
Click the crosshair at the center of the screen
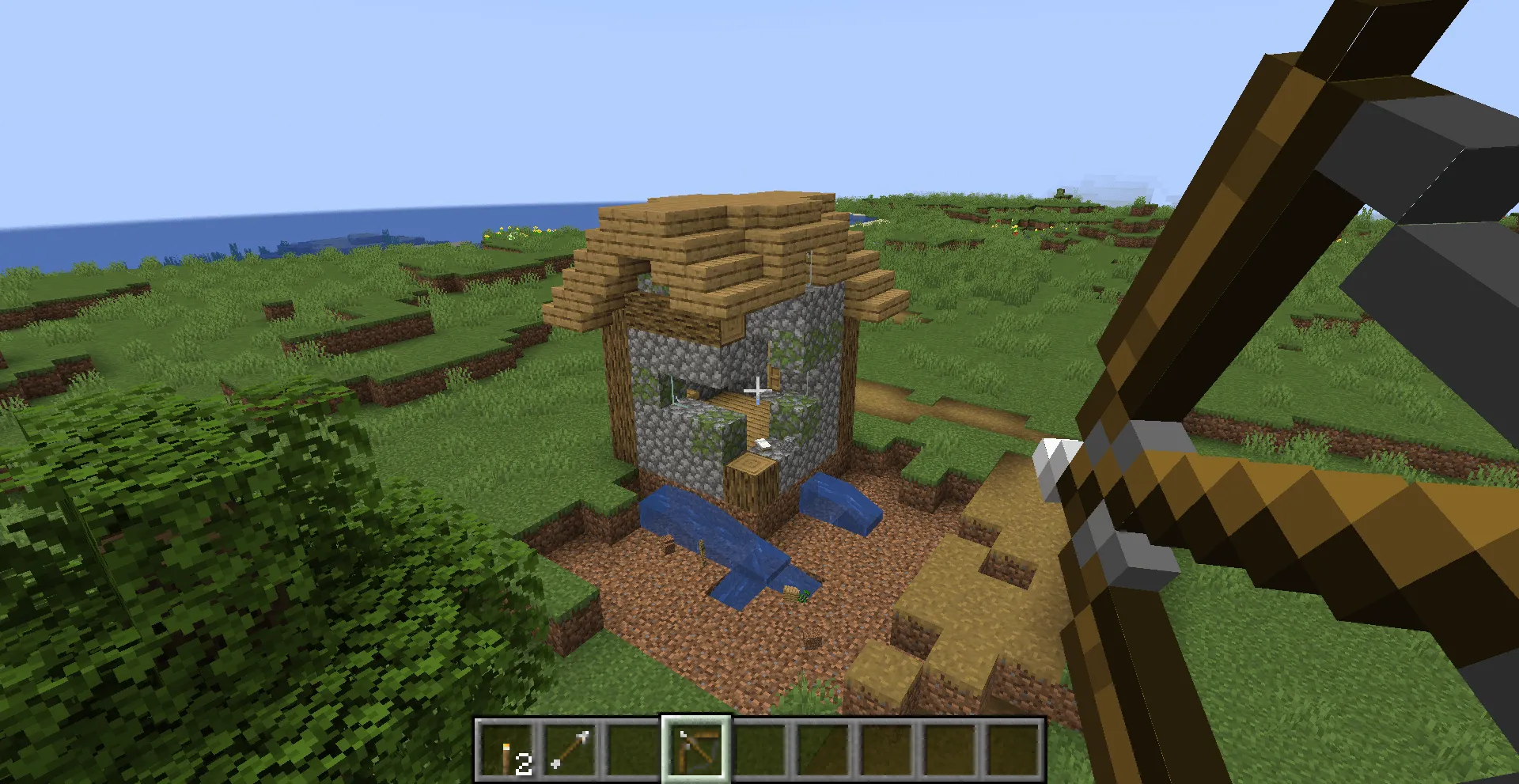757,388
